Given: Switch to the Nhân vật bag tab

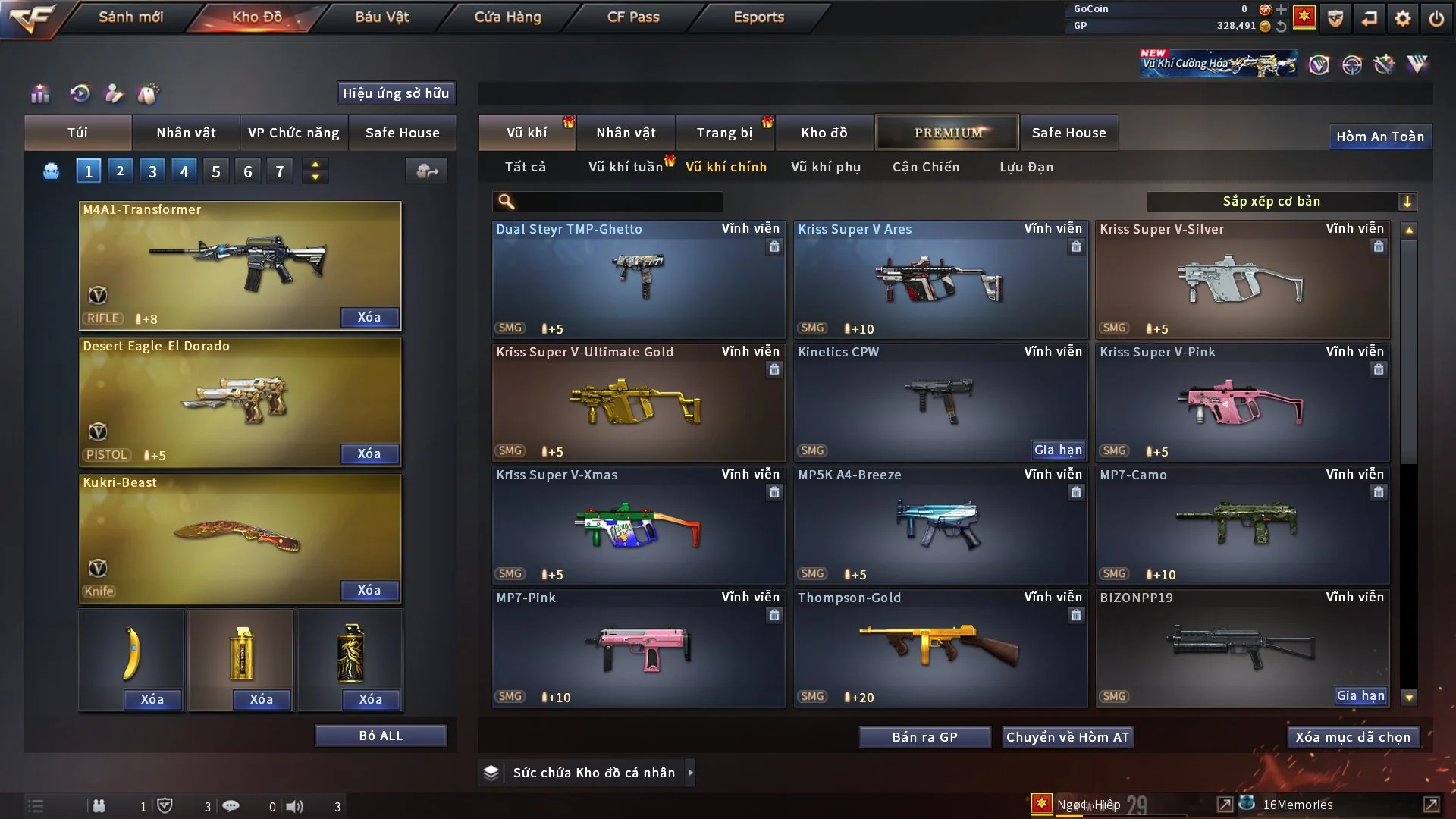Looking at the screenshot, I should tap(186, 133).
